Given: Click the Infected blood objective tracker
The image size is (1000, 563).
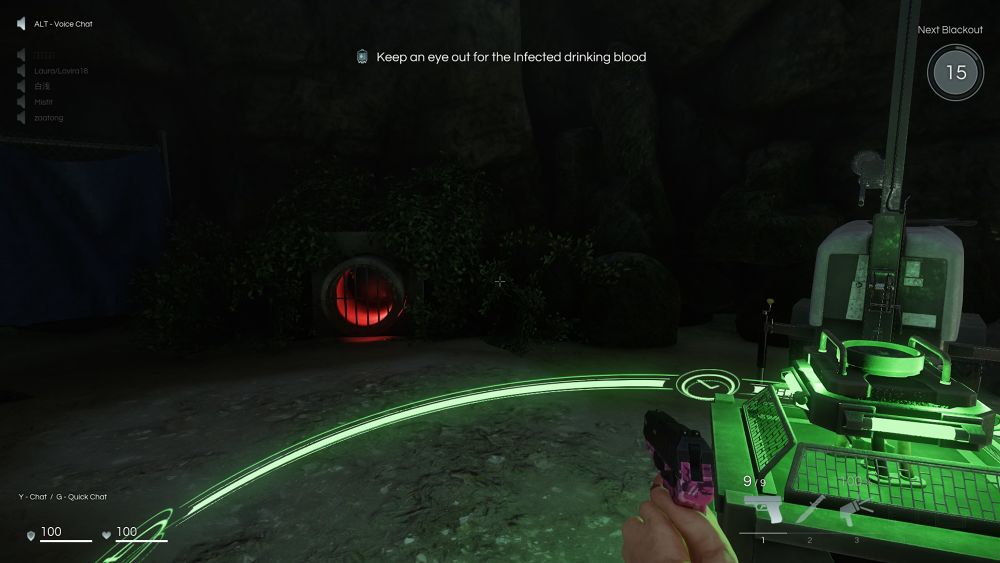Looking at the screenshot, I should point(501,57).
